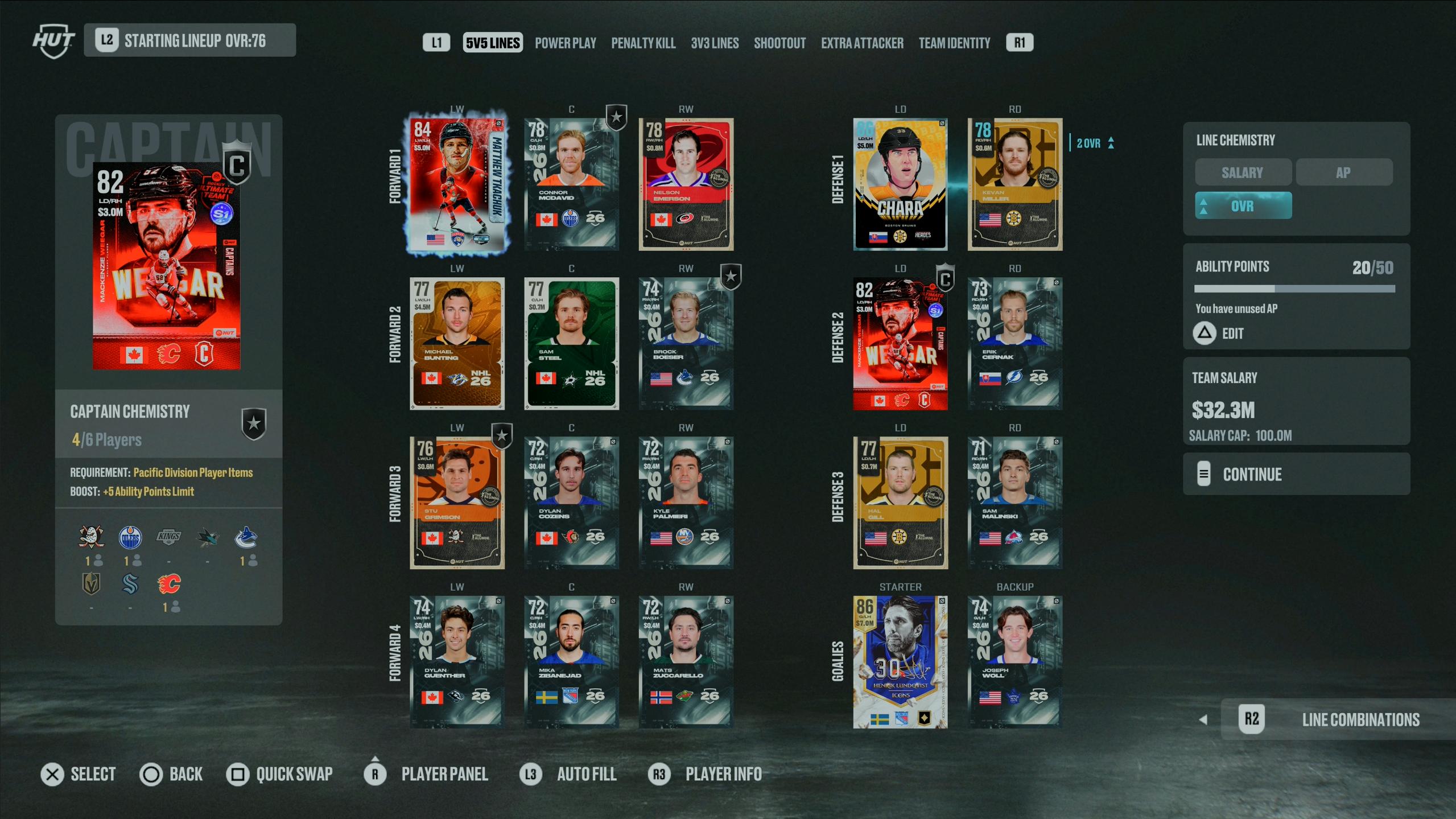Select backup goalie Joseph Woll's card

click(x=1014, y=661)
